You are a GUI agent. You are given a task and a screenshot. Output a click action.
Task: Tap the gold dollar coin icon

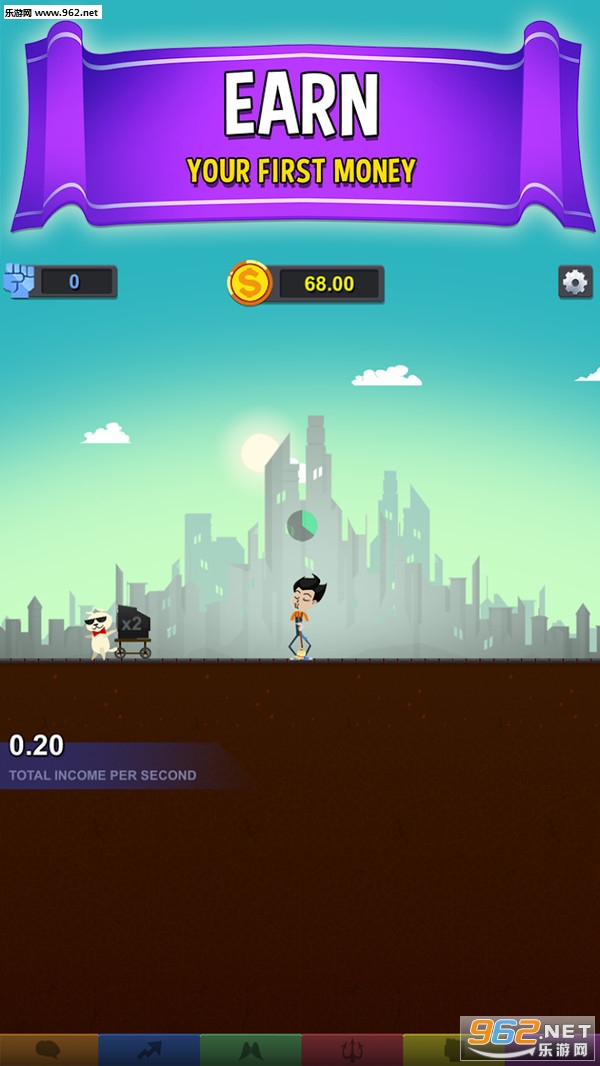(x=249, y=283)
